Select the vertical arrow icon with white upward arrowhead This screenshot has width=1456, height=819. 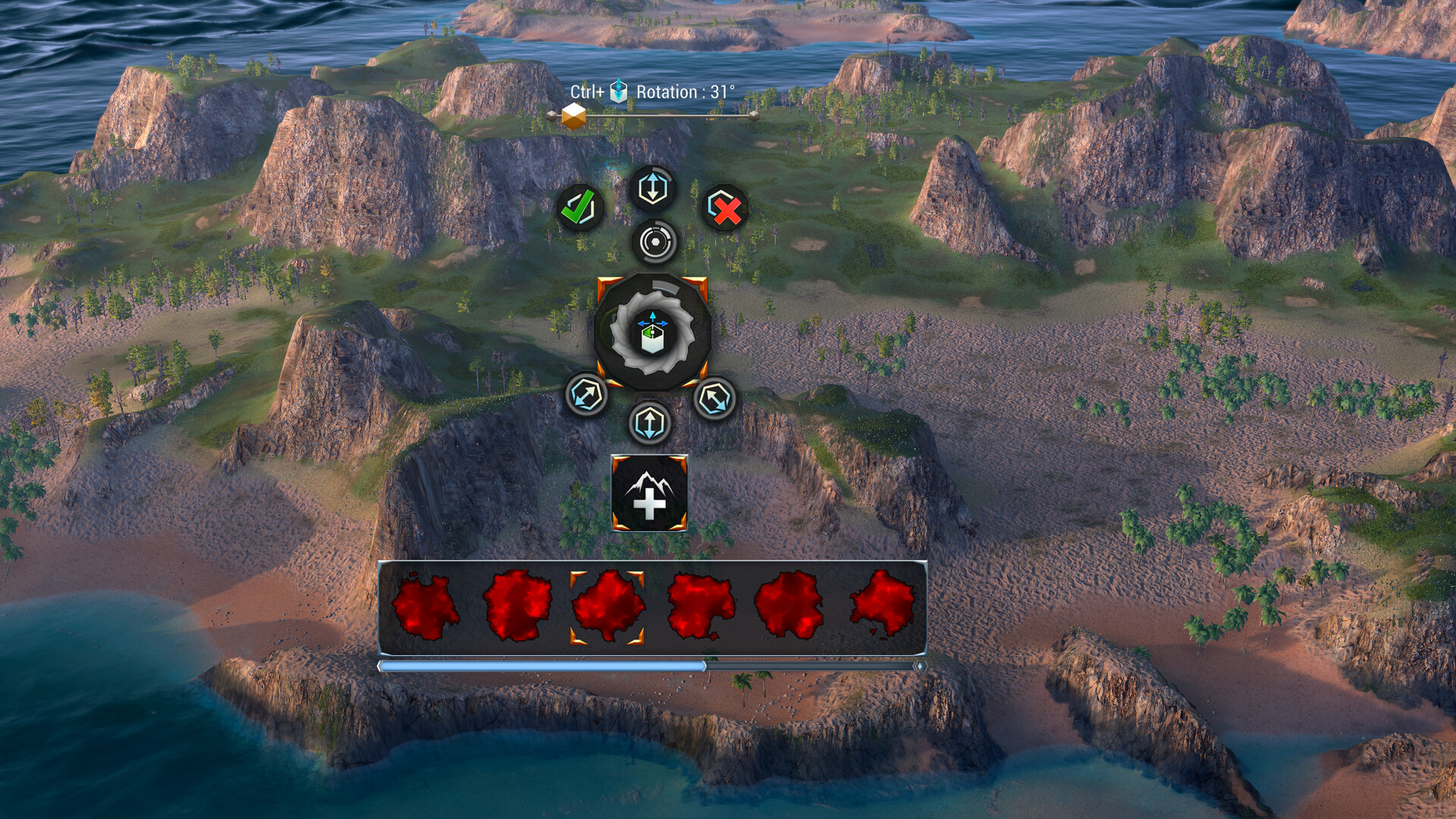650,422
